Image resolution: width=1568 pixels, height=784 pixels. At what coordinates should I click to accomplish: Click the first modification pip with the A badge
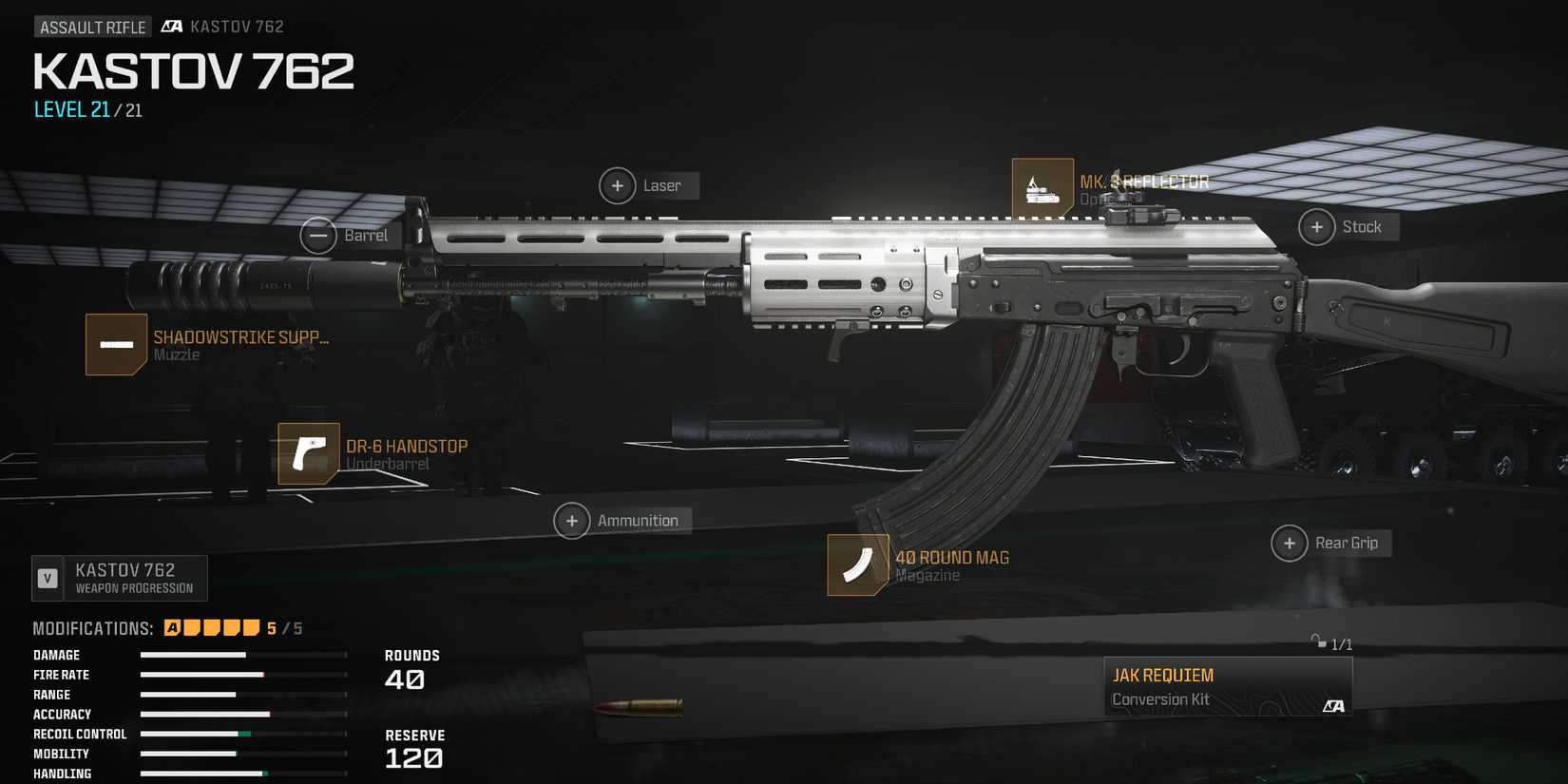coord(171,627)
